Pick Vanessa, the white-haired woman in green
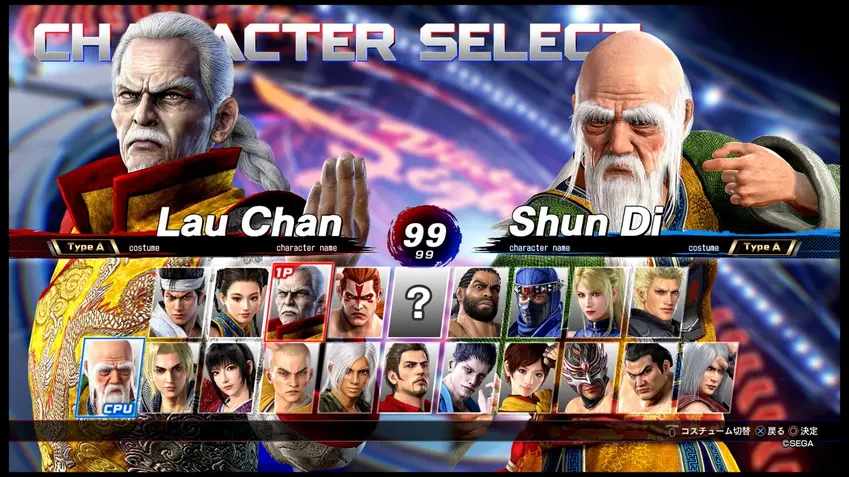This screenshot has height=477, width=849. pyautogui.click(x=349, y=376)
